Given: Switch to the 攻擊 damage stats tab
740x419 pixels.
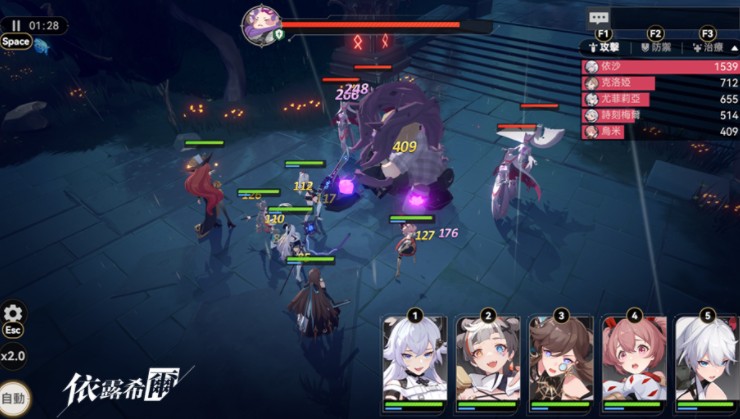Looking at the screenshot, I should coord(605,47).
